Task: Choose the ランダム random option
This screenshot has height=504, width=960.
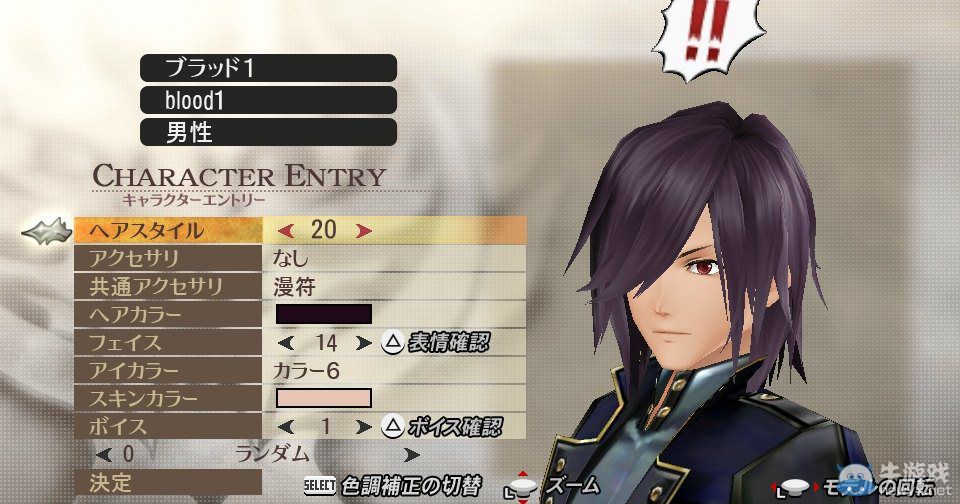Action: pyautogui.click(x=272, y=454)
